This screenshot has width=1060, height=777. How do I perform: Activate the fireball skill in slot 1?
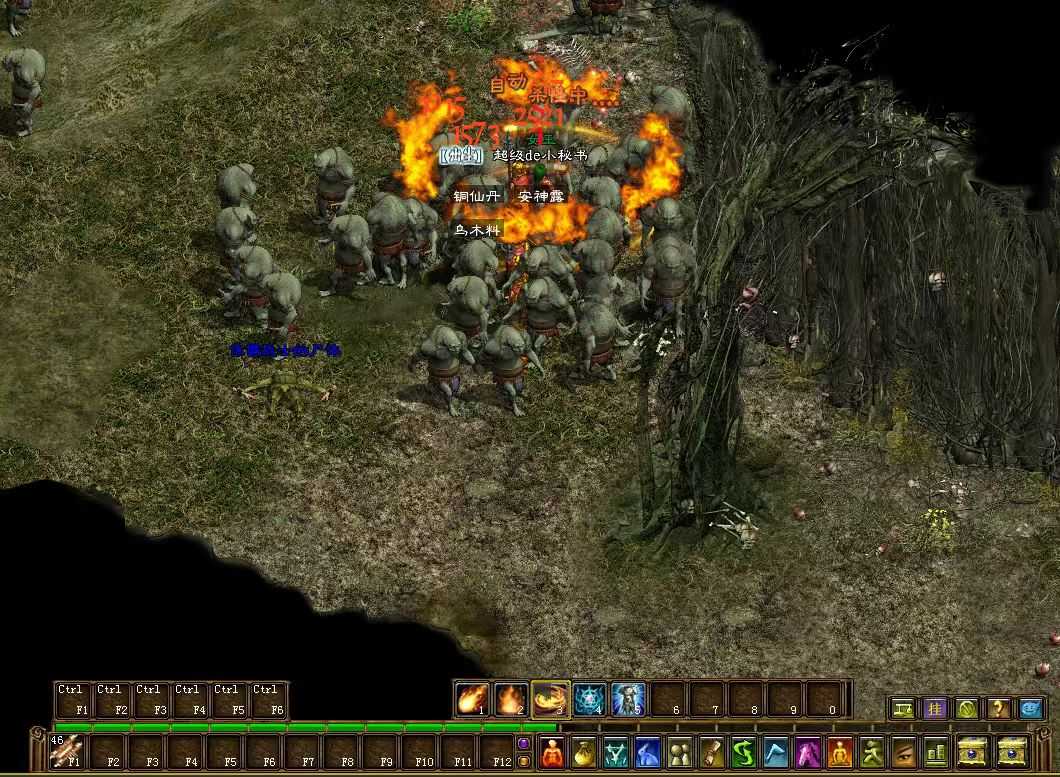pos(472,699)
